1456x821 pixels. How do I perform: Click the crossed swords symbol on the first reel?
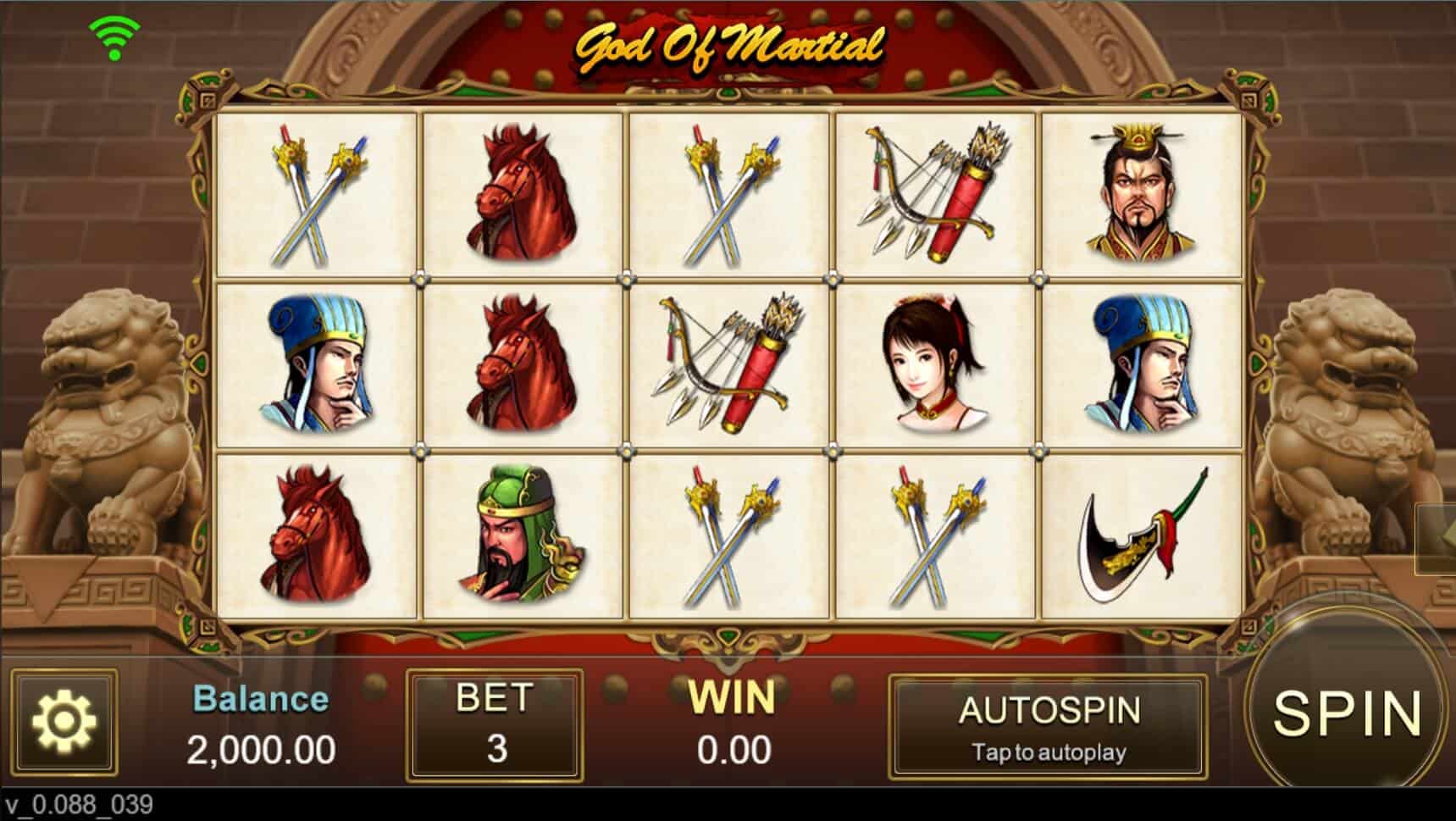point(313,193)
